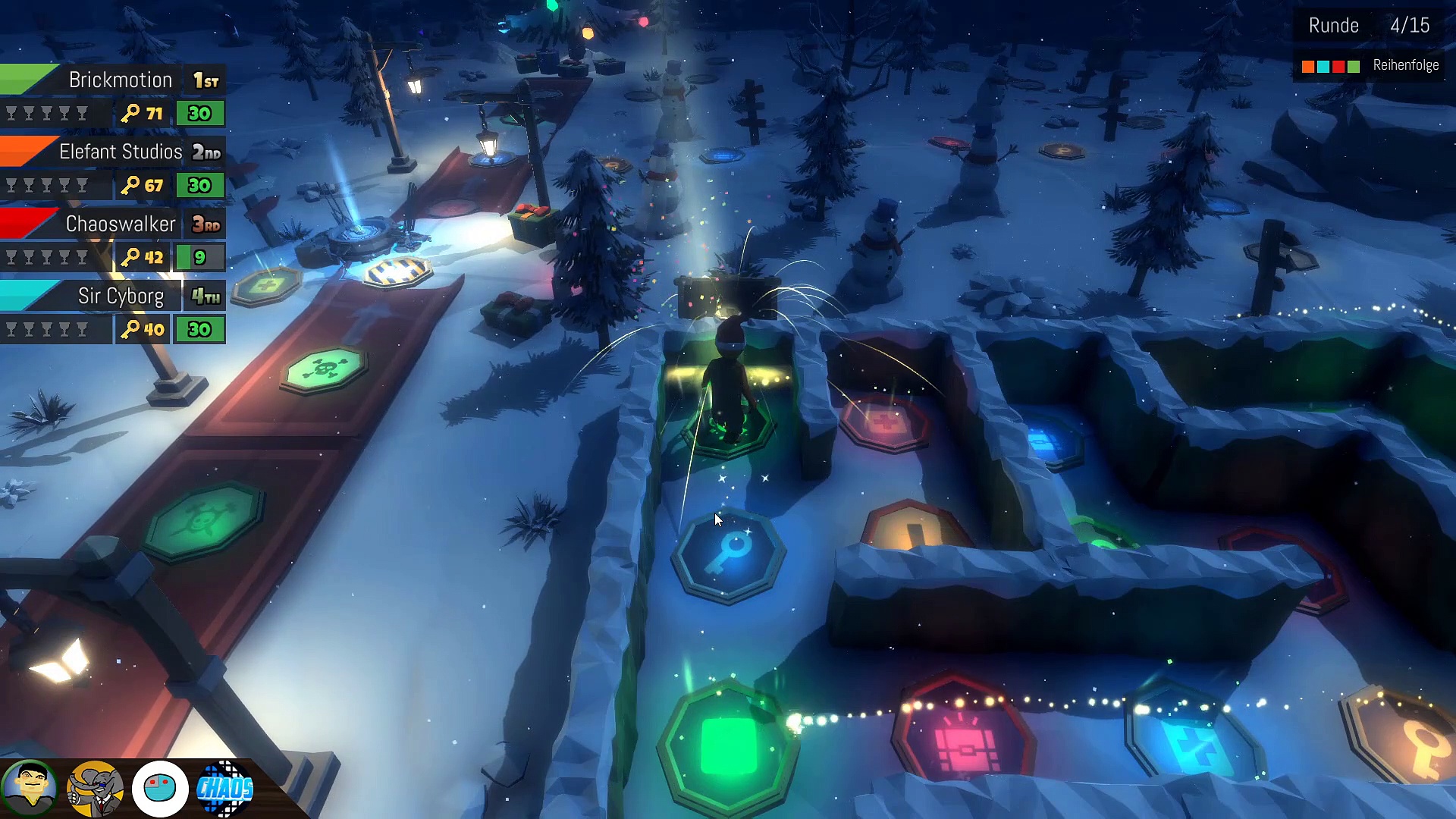
Task: Select the blue CHAOS logo avatar
Action: pos(224,789)
